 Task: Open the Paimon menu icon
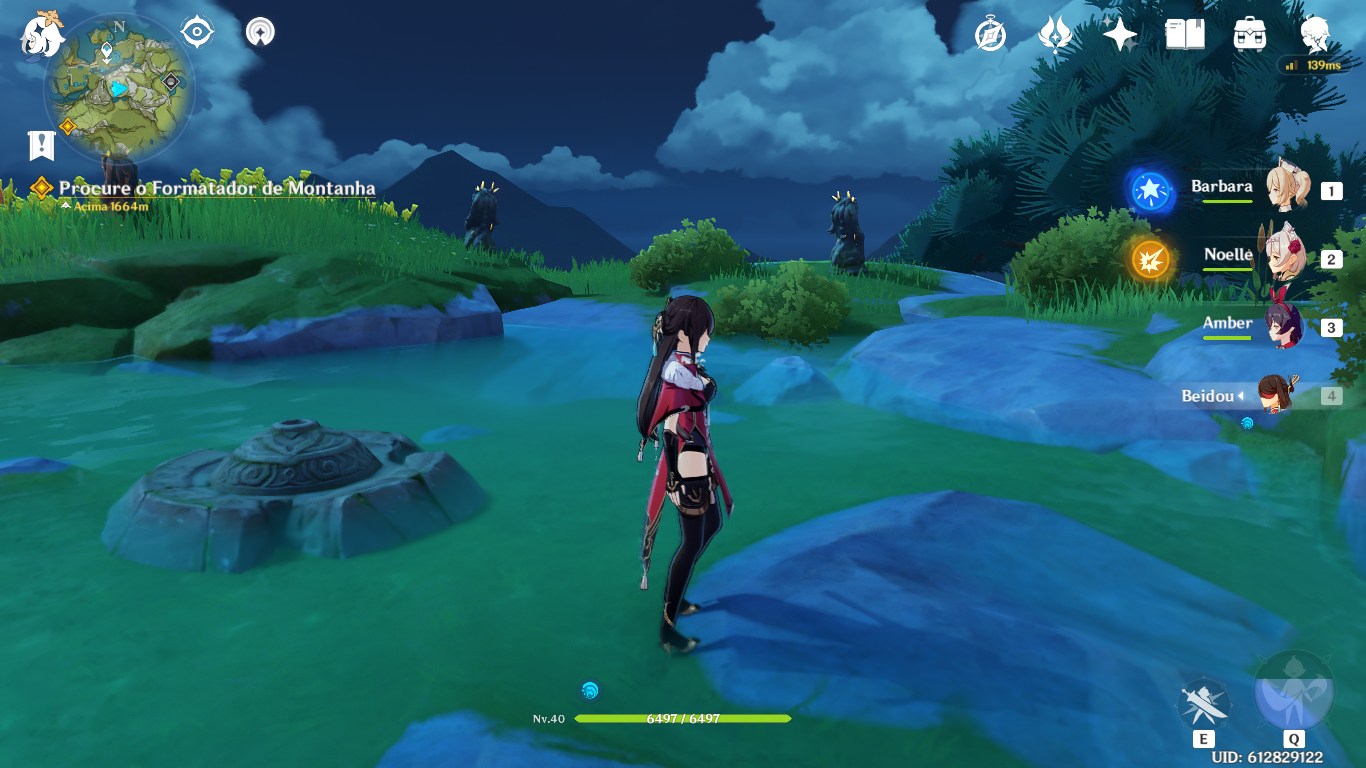pyautogui.click(x=42, y=33)
